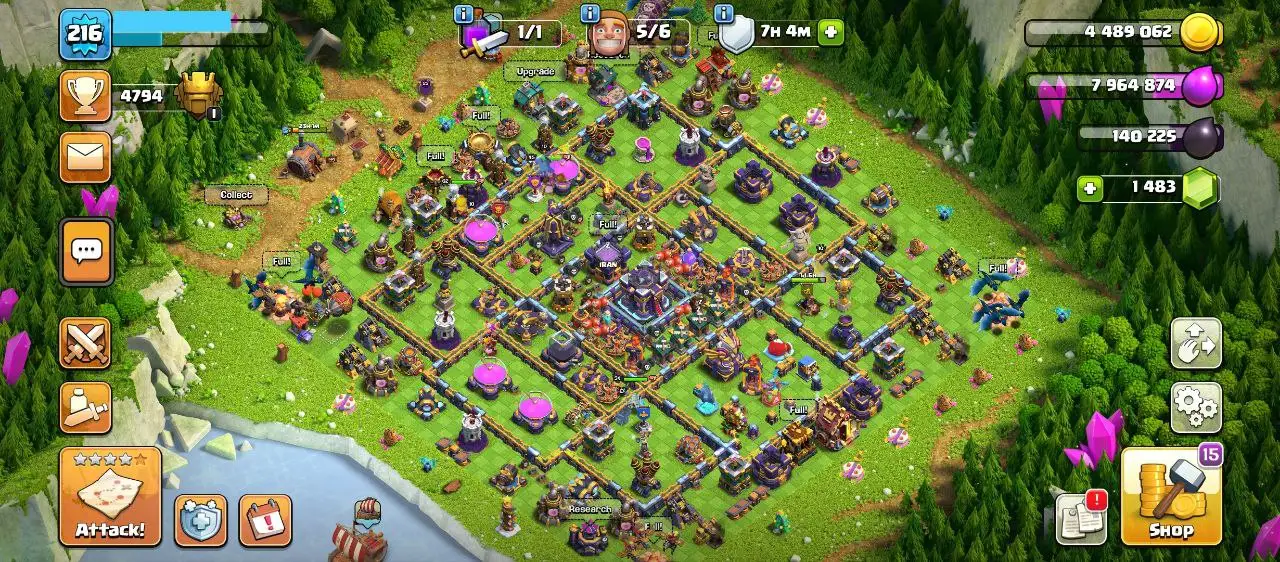This screenshot has height=562, width=1280.
Task: Open the chat speech bubble
Action: 86,251
